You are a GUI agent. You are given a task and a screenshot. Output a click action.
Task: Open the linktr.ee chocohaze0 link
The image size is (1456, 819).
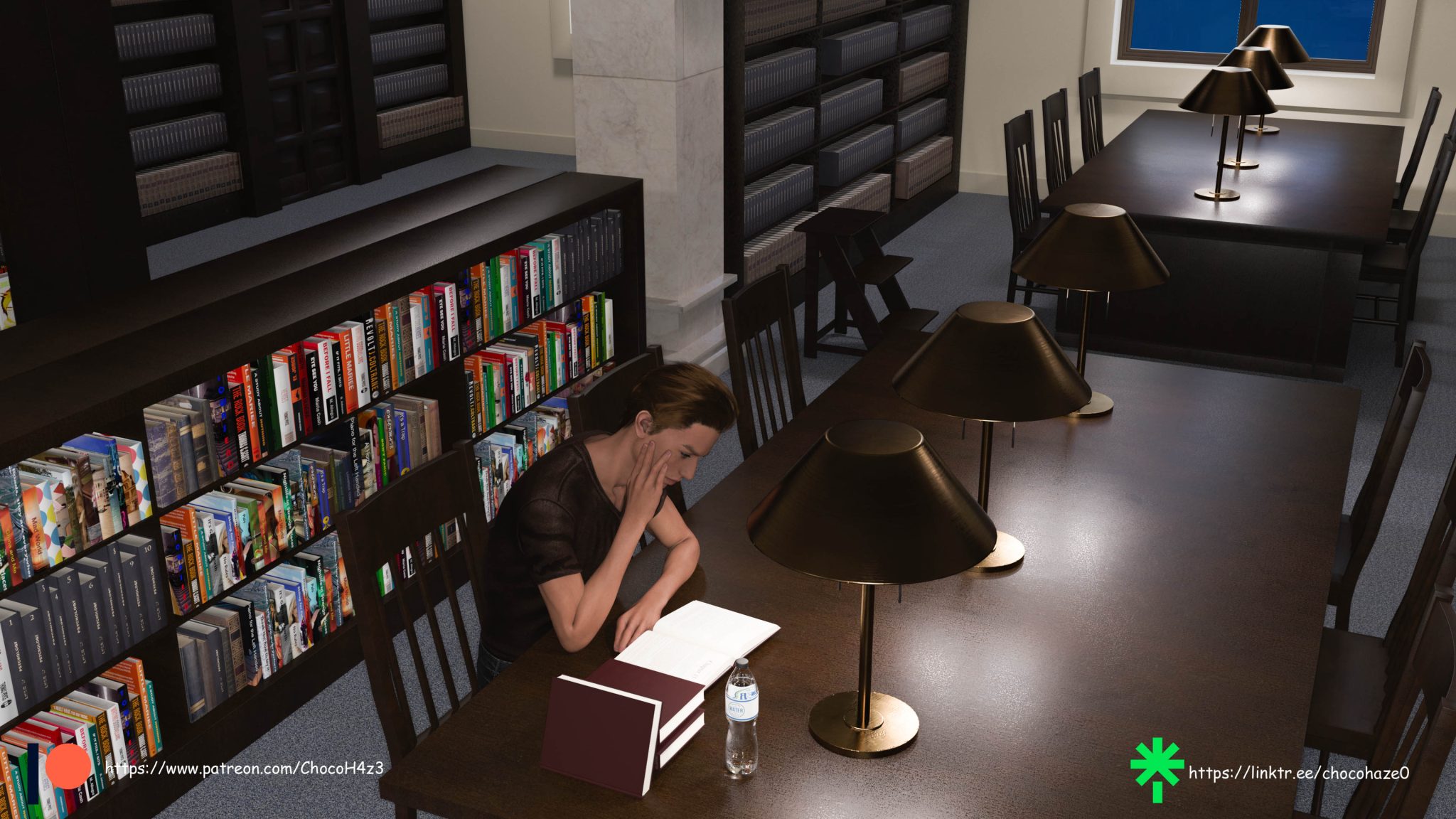point(1298,773)
